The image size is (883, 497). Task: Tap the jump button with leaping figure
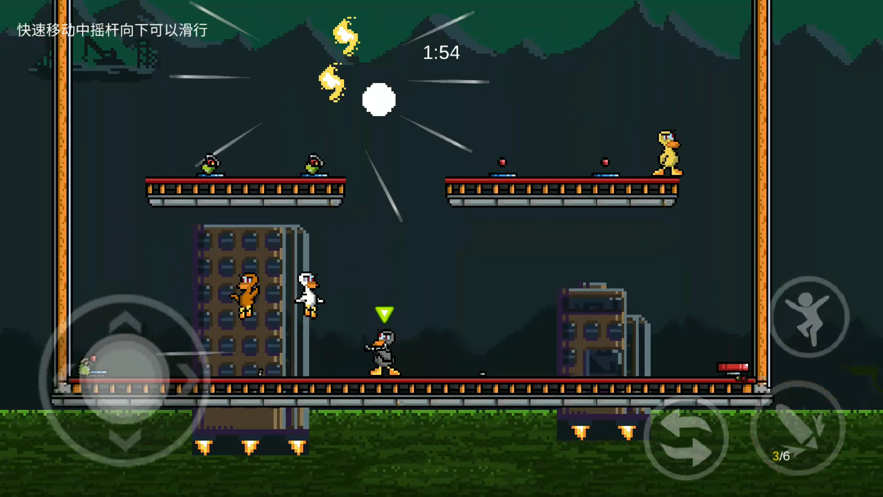[x=809, y=317]
